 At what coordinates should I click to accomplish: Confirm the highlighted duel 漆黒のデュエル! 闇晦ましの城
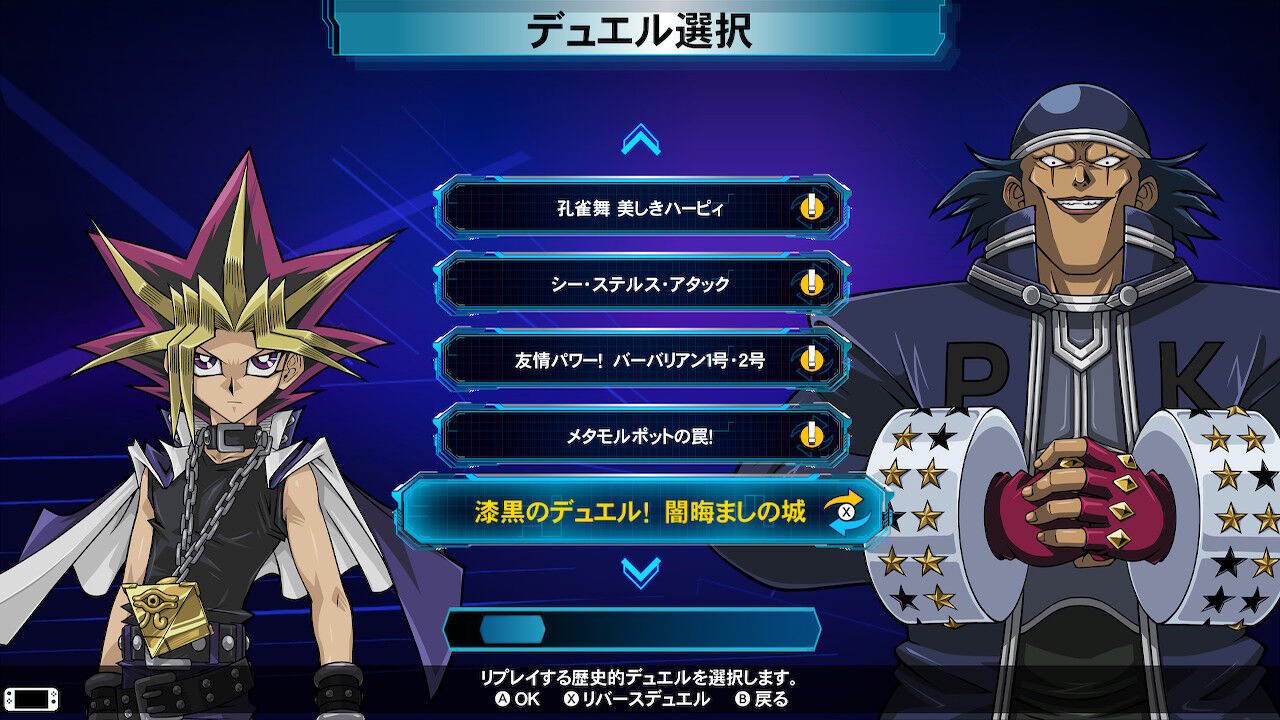click(x=640, y=510)
